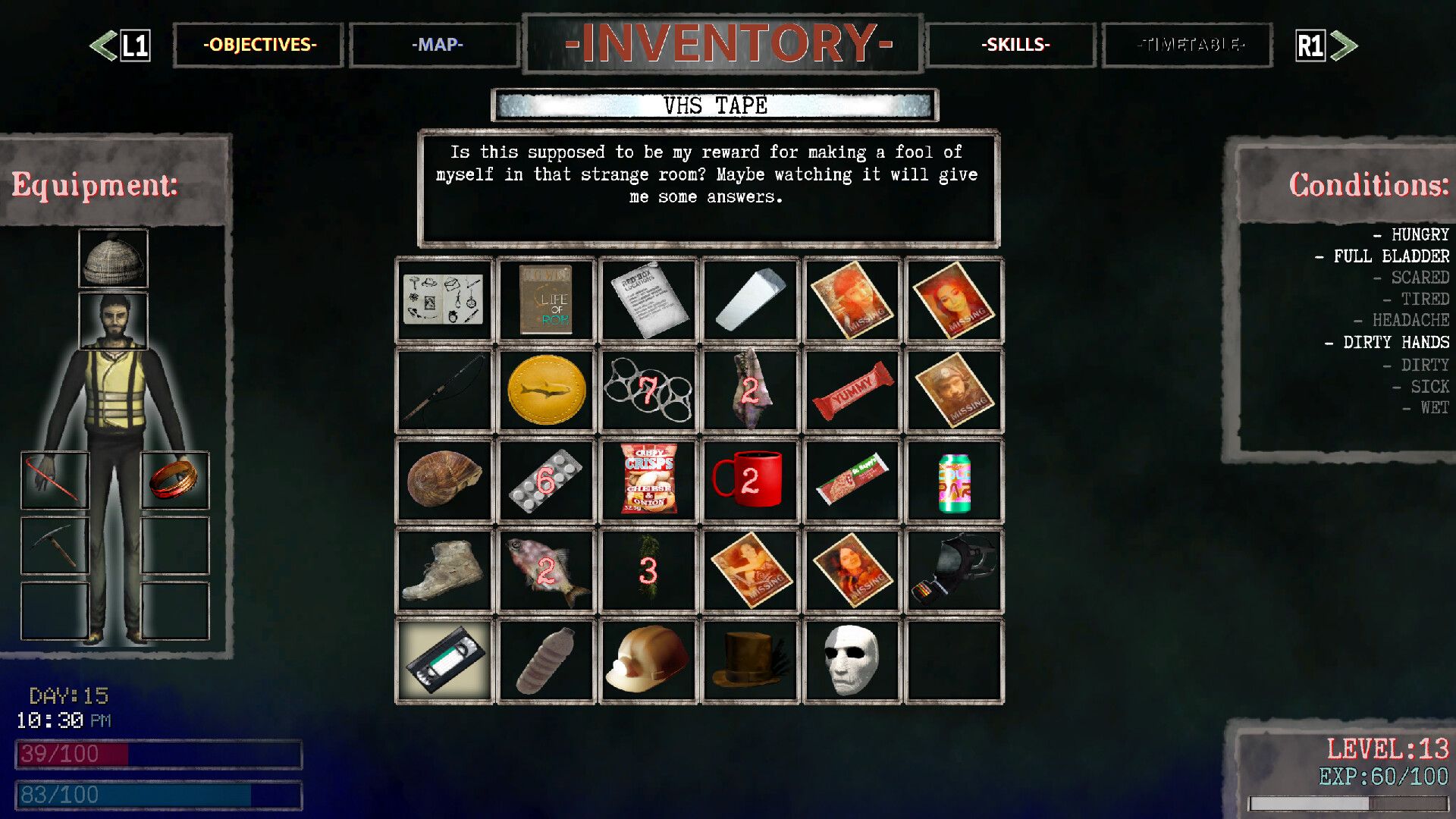The width and height of the screenshot is (1456, 819).
Task: Open the Objectives tab
Action: pyautogui.click(x=259, y=45)
